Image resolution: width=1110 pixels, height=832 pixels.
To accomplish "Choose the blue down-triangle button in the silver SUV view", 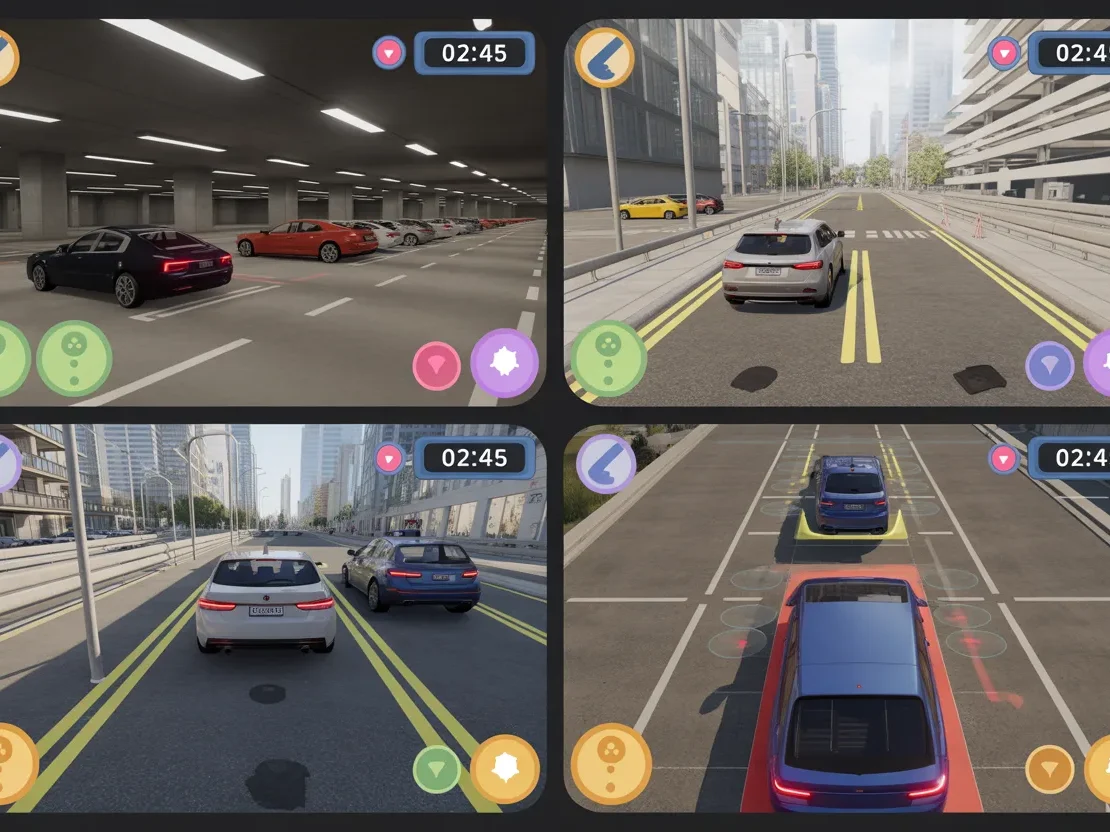I will (1050, 366).
